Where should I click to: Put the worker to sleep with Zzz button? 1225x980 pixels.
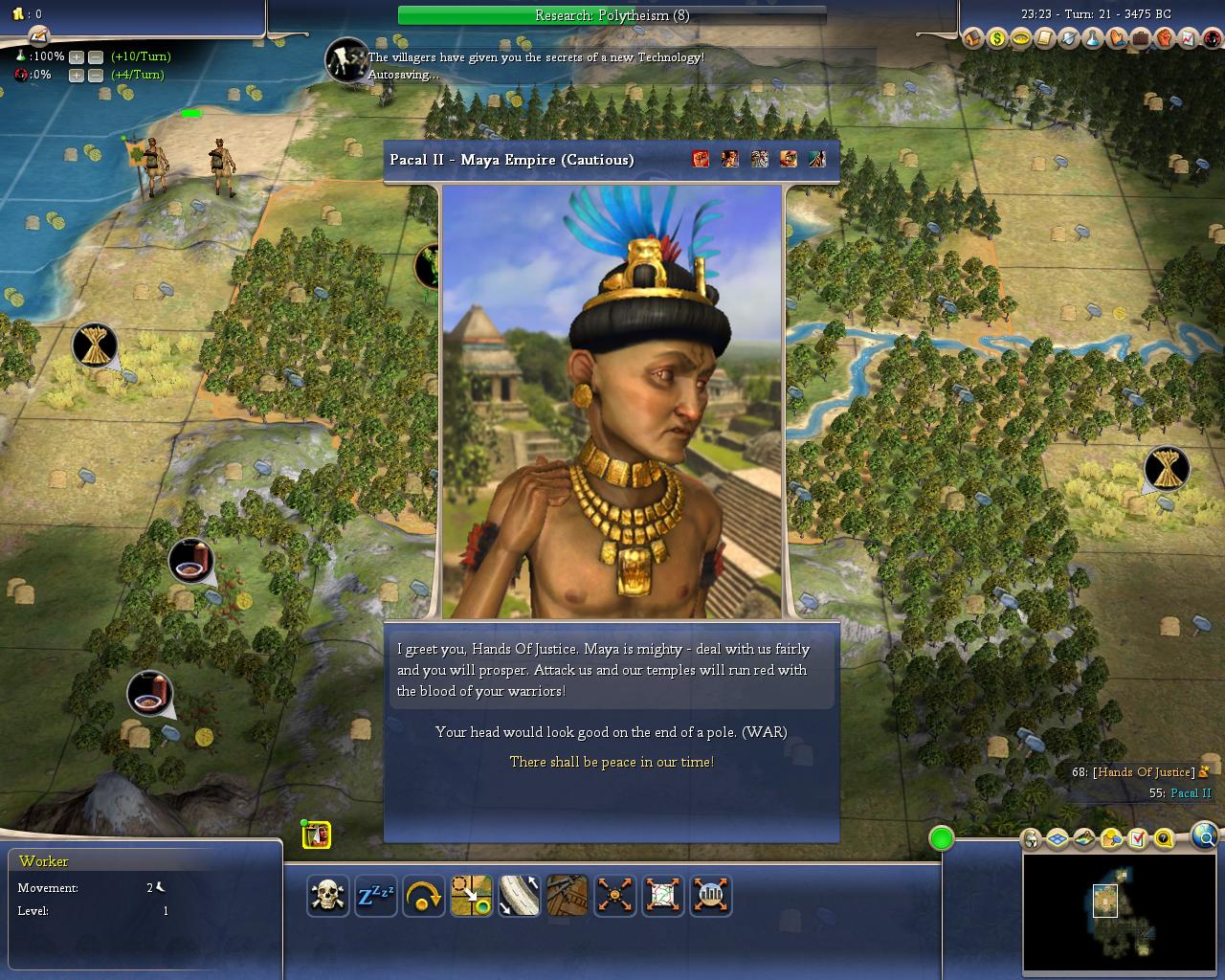[376, 896]
